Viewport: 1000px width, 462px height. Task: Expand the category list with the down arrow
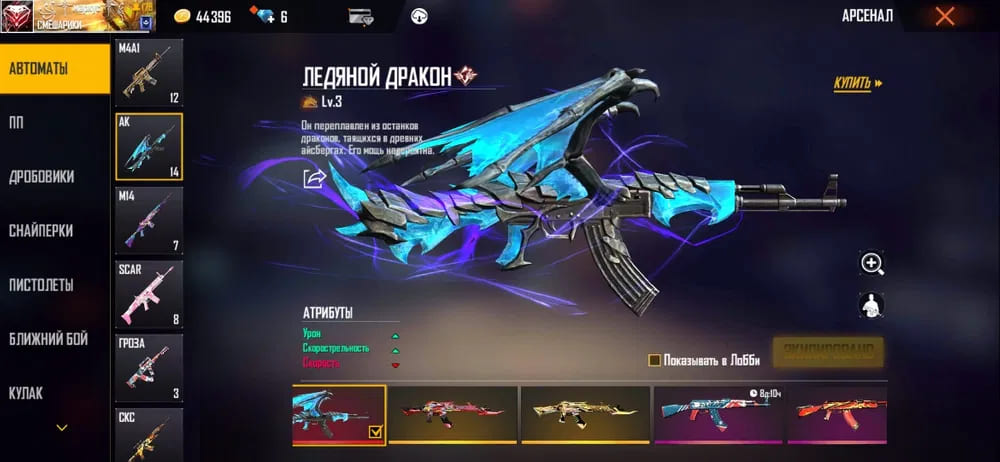62,428
